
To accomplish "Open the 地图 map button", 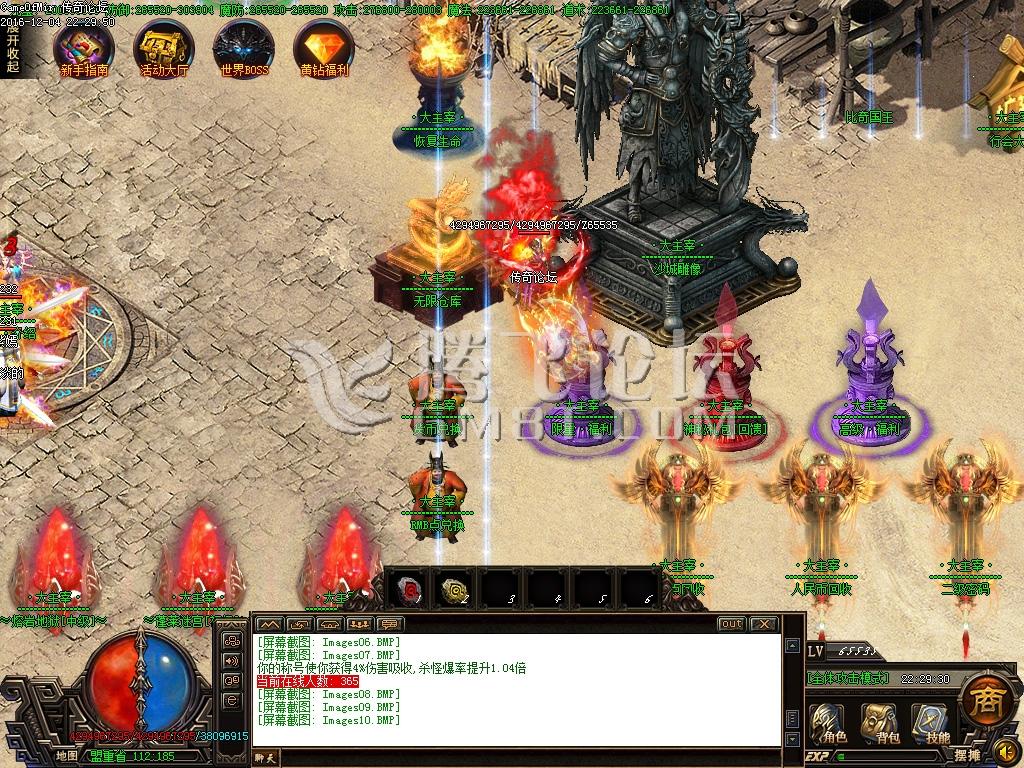I will [x=67, y=756].
